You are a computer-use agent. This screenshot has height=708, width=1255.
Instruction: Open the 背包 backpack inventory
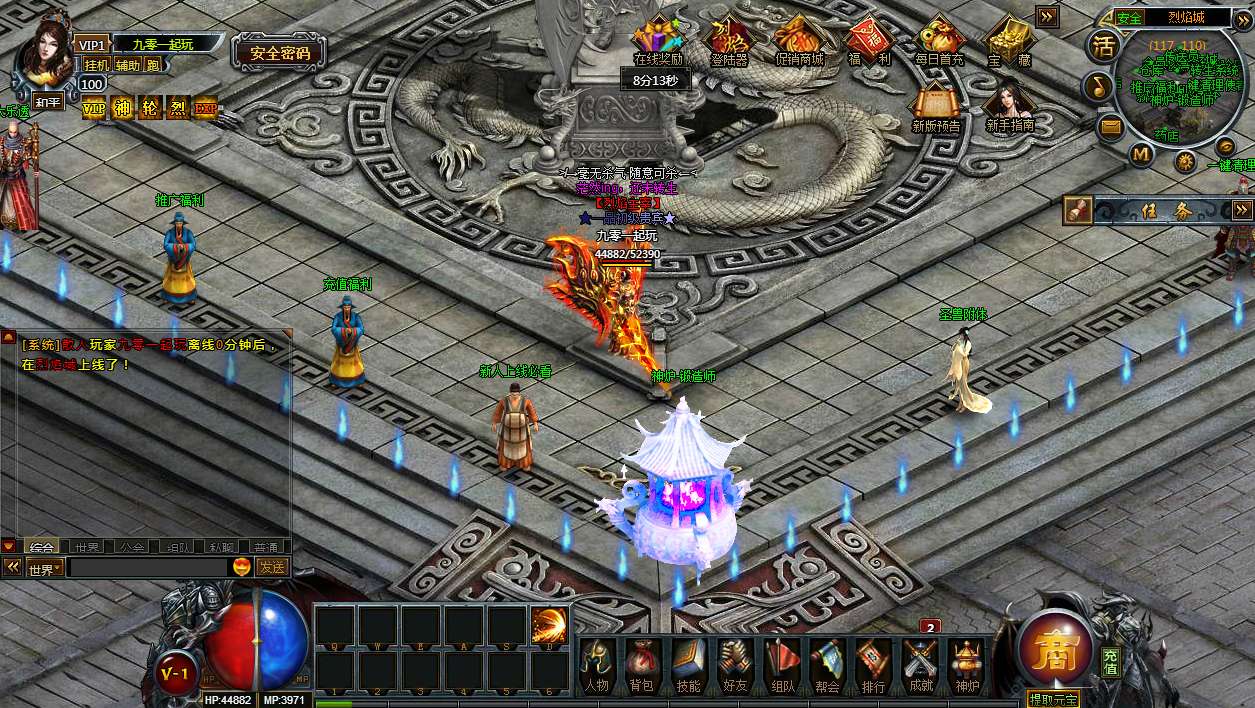pos(641,664)
